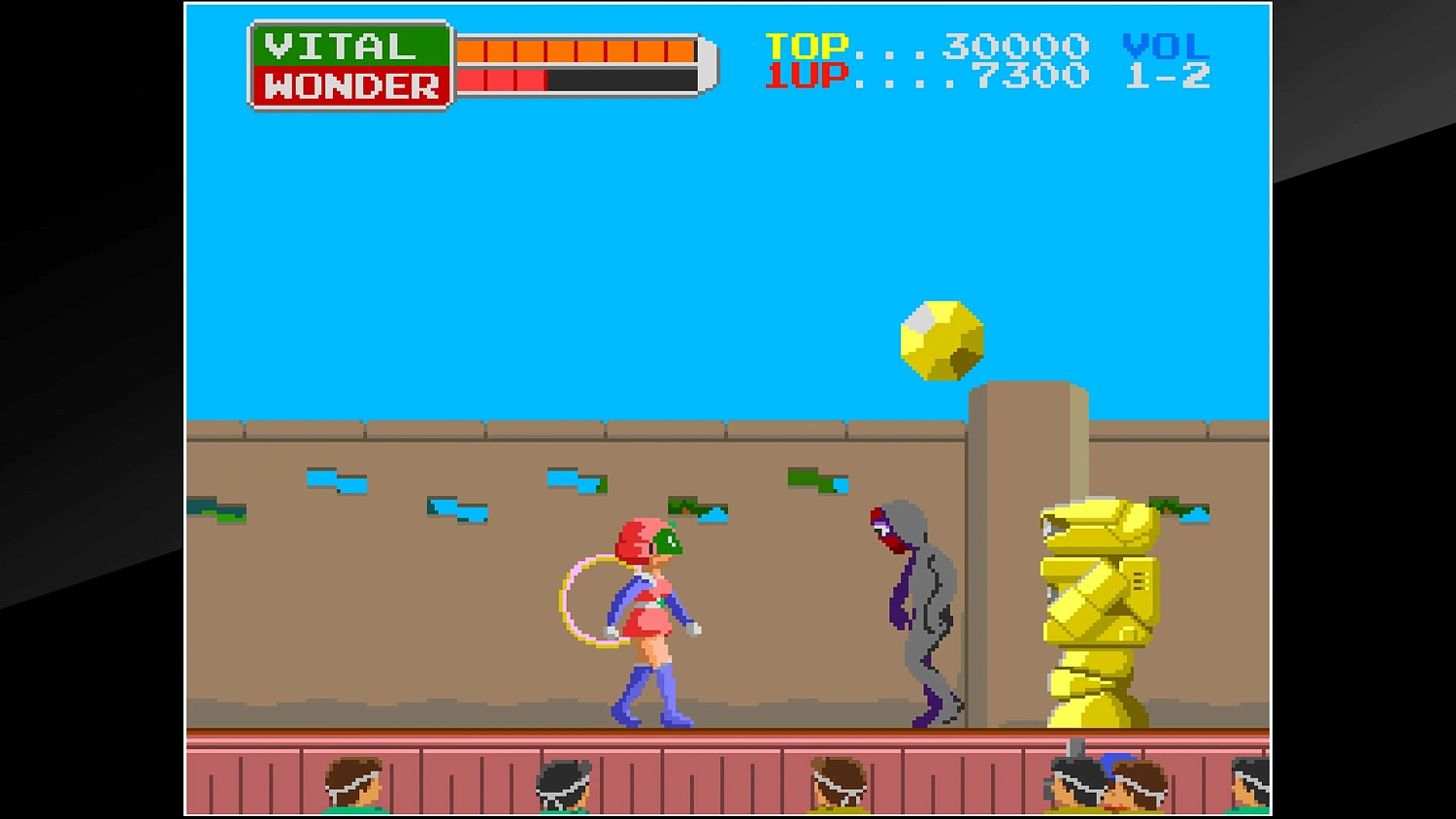This screenshot has height=819, width=1456.
Task: Click the red WONDER label plate
Action: 349,85
